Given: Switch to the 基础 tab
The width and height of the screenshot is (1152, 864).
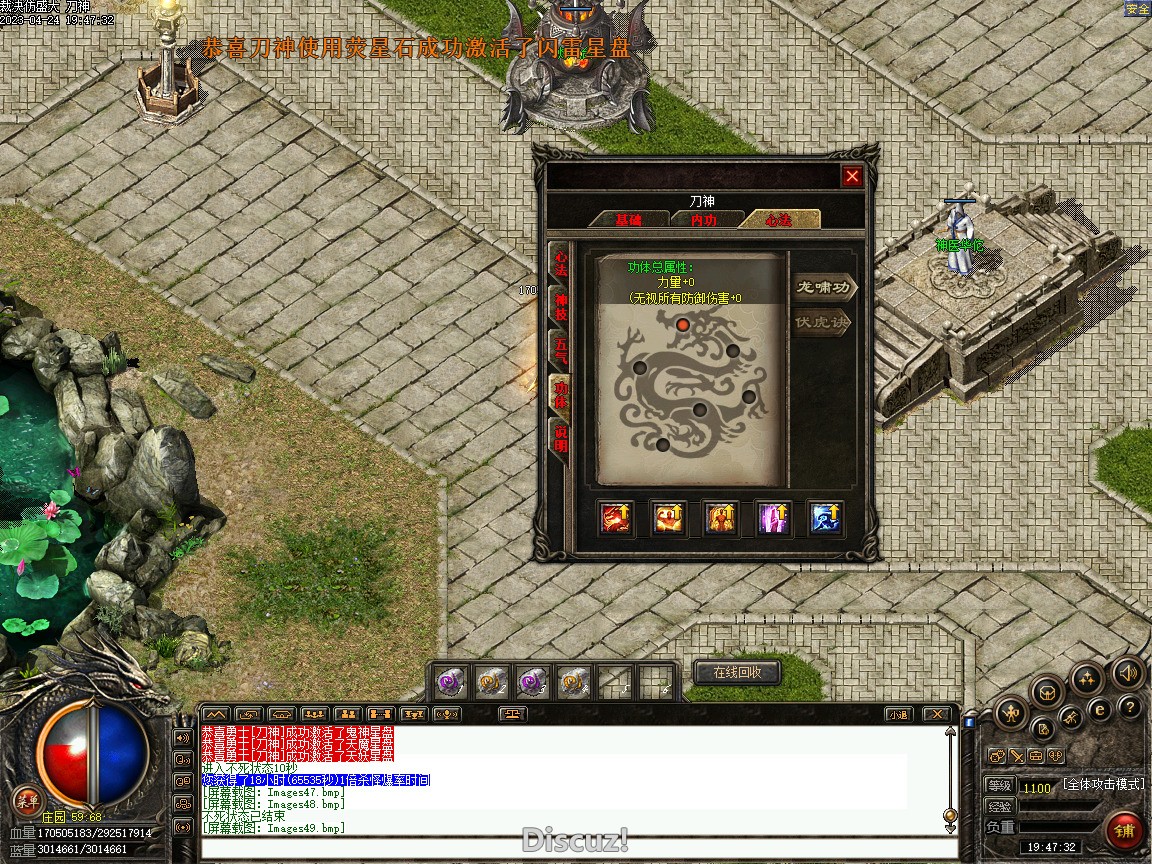Looking at the screenshot, I should [628, 220].
